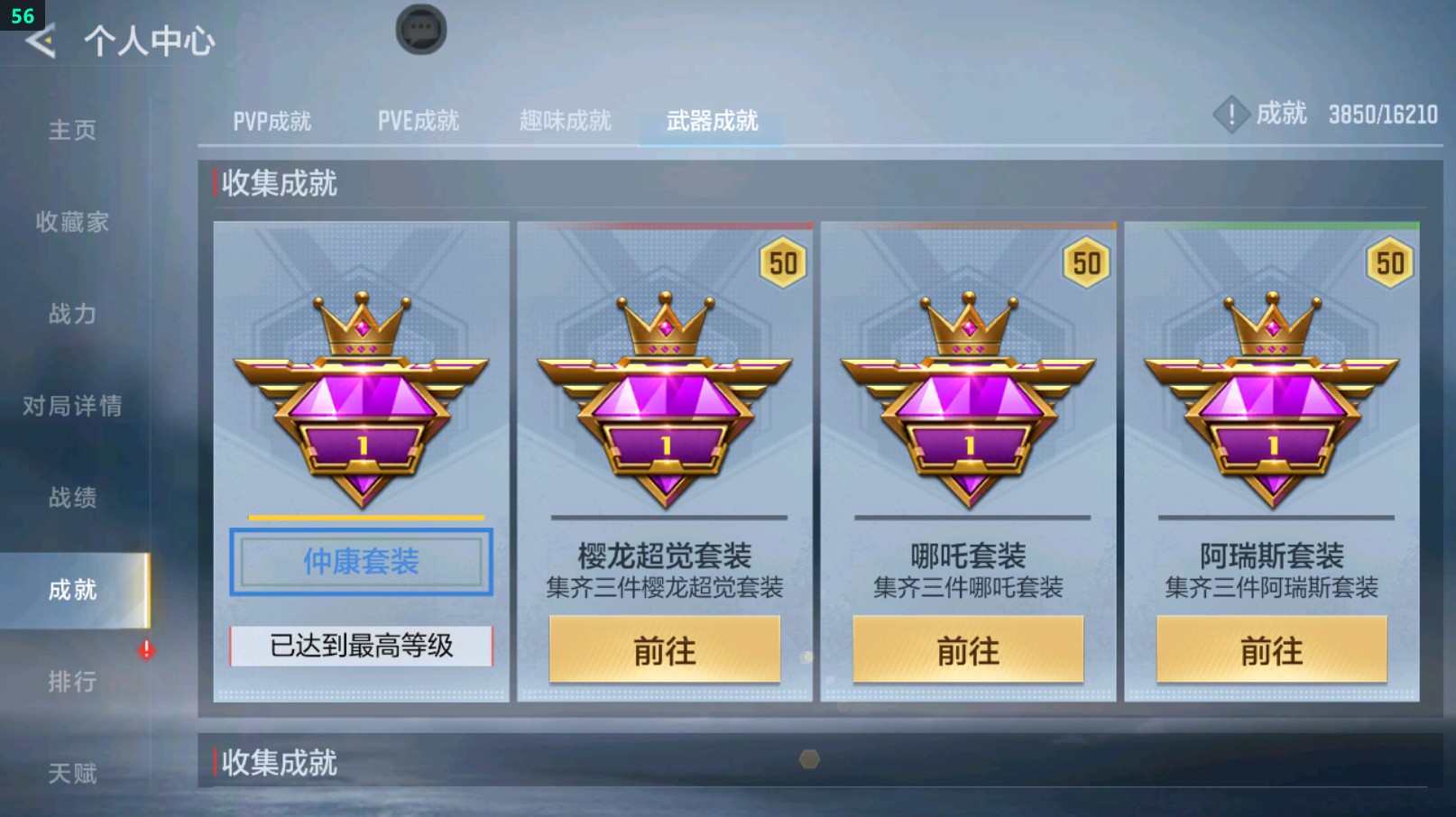The image size is (1456, 817).
Task: Switch to the 趣味成就 tab
Action: click(563, 120)
